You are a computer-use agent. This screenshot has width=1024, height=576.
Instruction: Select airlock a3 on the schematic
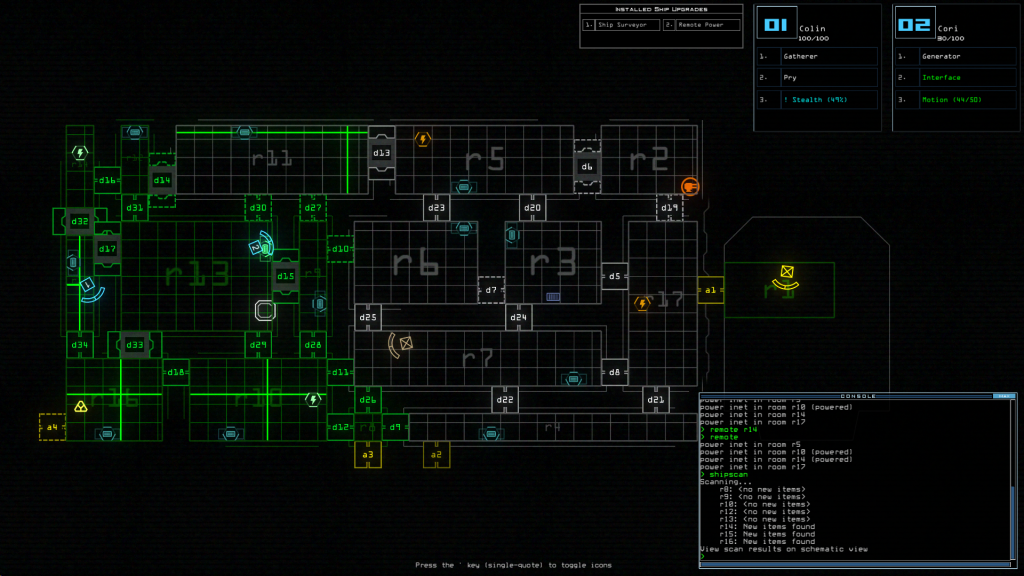pyautogui.click(x=367, y=455)
